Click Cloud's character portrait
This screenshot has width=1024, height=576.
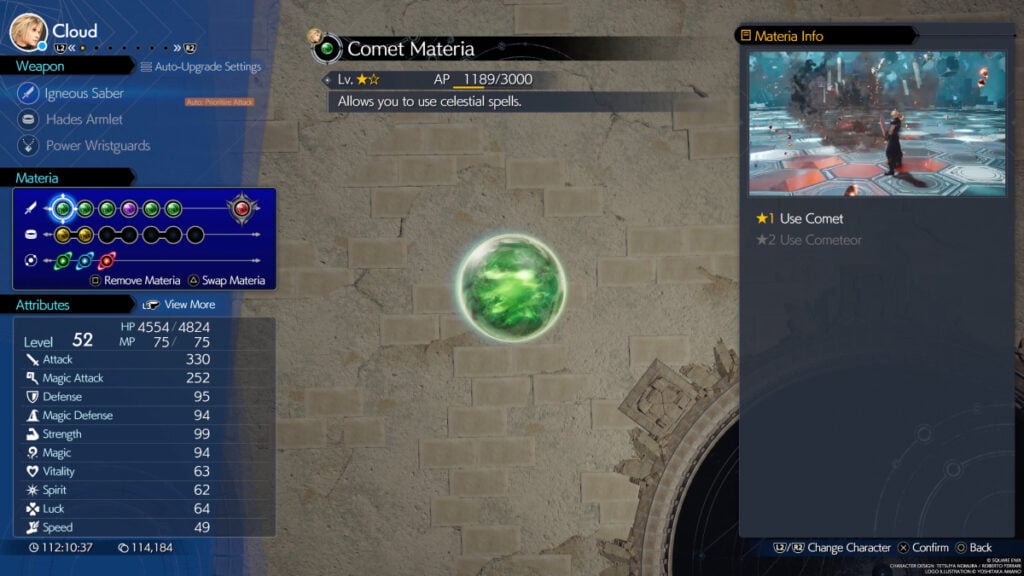[x=28, y=31]
